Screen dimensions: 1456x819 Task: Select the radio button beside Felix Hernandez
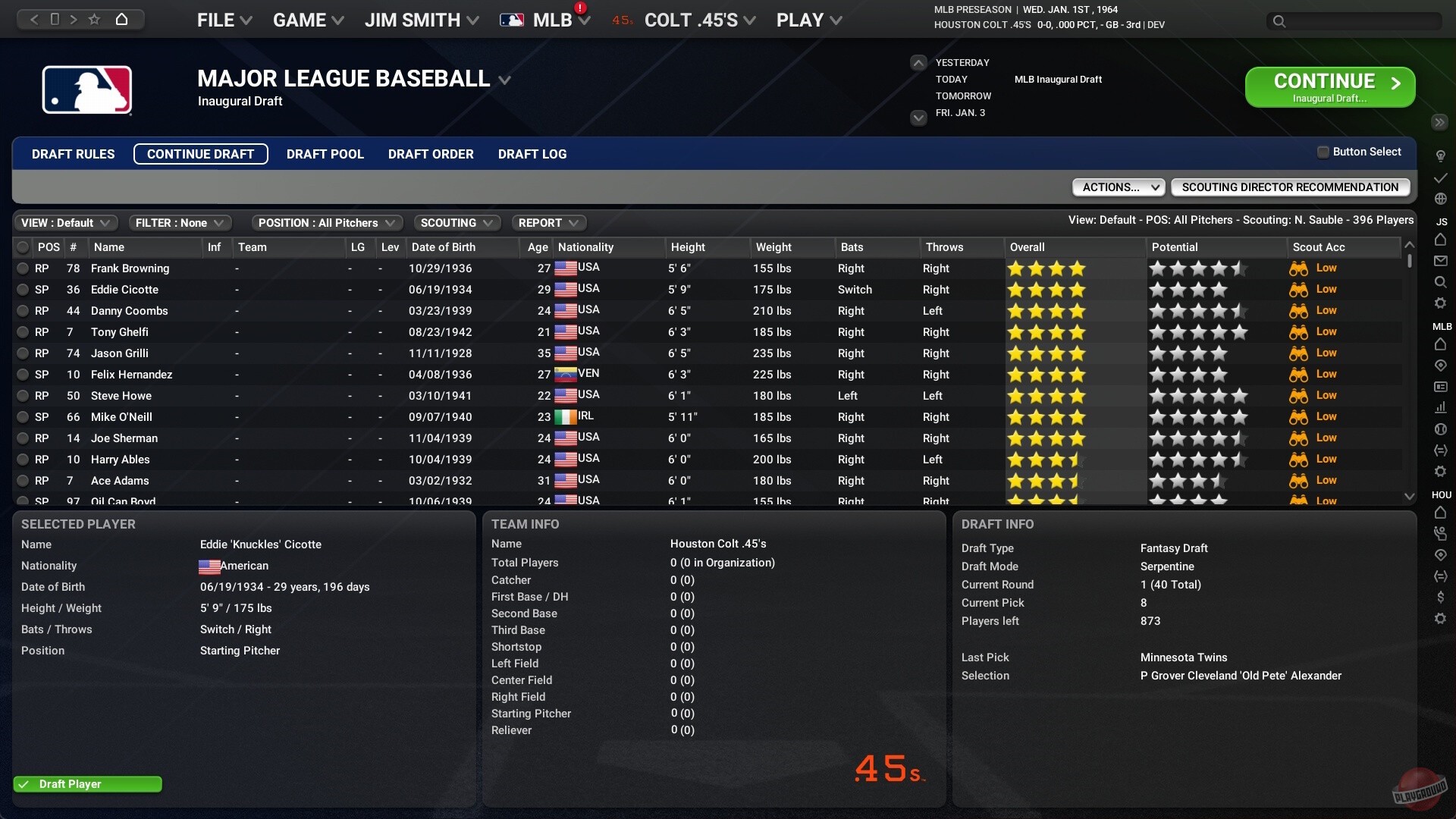click(22, 375)
